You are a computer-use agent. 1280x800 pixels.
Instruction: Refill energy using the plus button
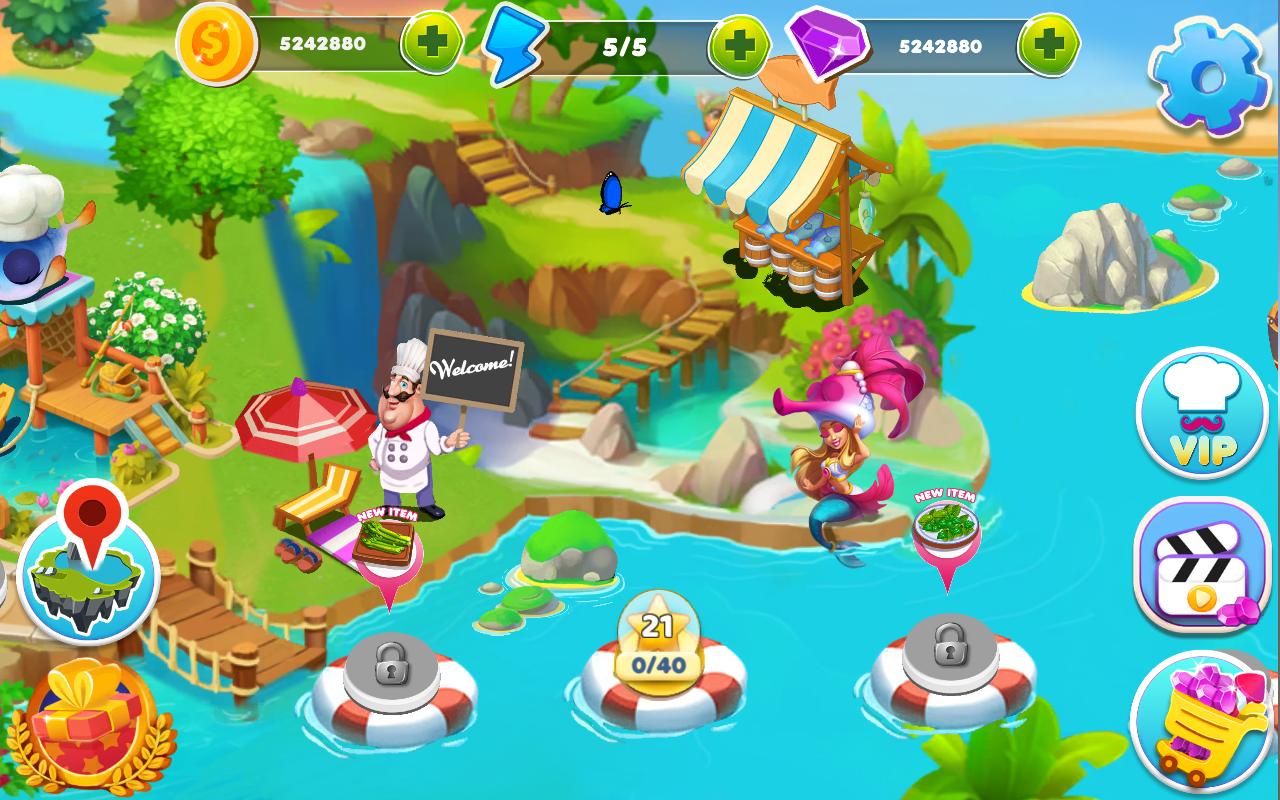click(739, 45)
